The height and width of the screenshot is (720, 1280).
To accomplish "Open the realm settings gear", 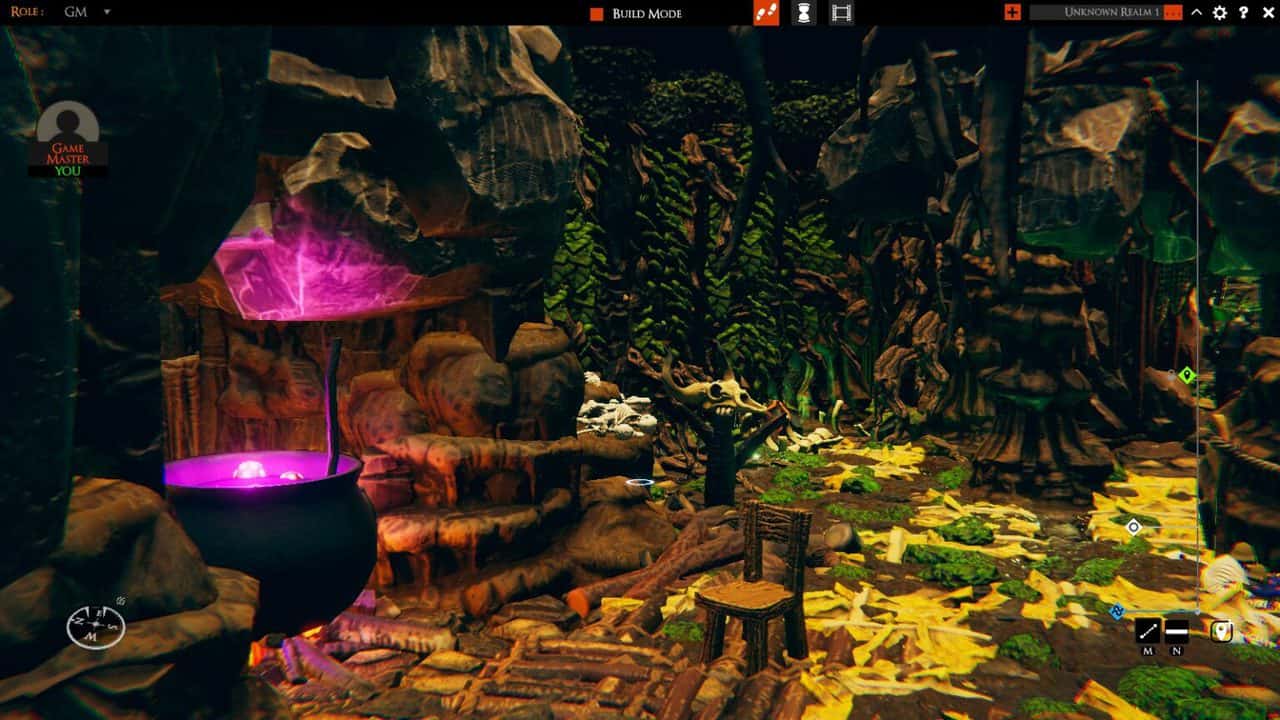I will click(x=1219, y=12).
